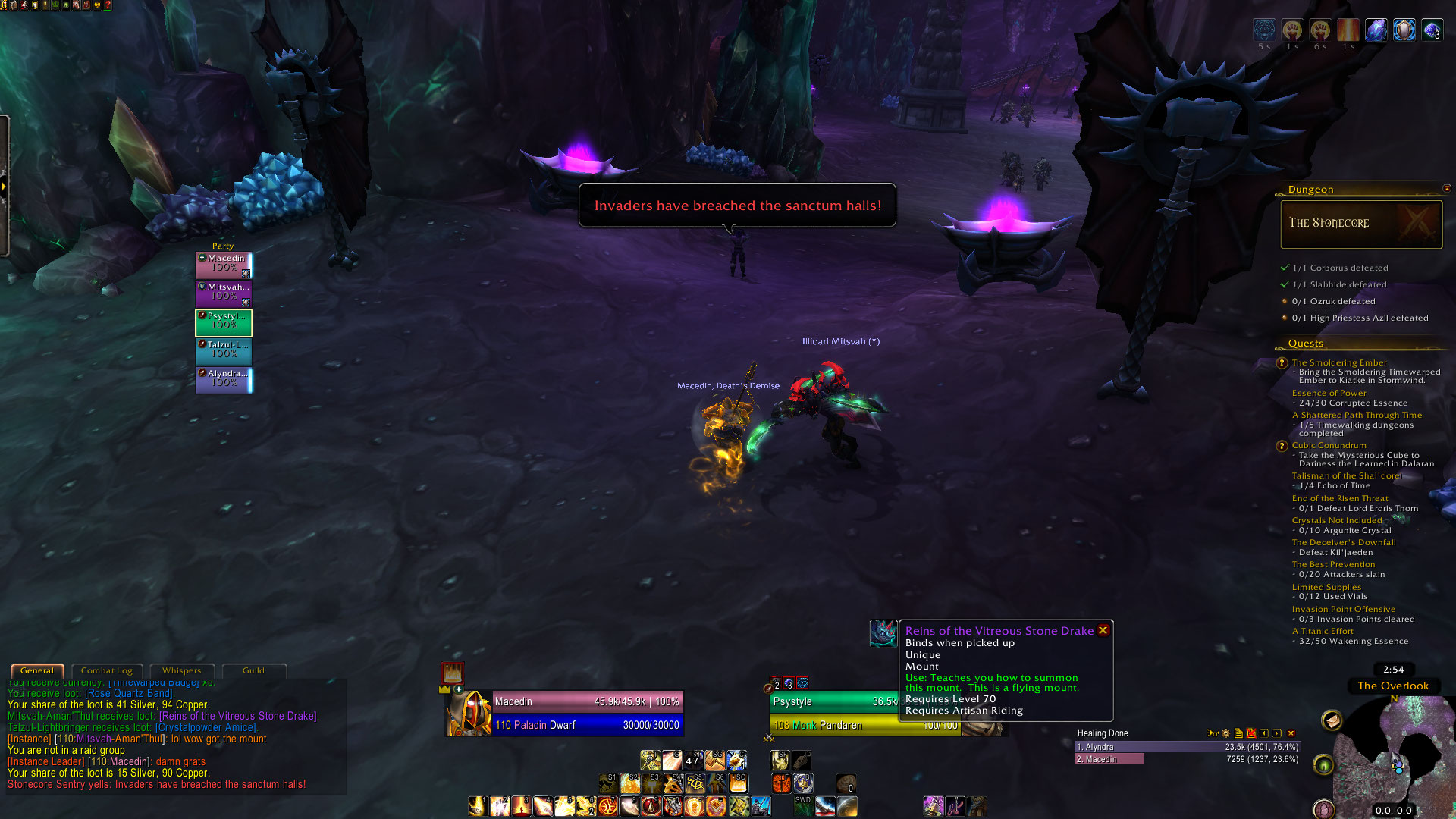Activate the action bar ability bound to 1
Viewport: 1456px width, 819px height.
(x=477, y=806)
